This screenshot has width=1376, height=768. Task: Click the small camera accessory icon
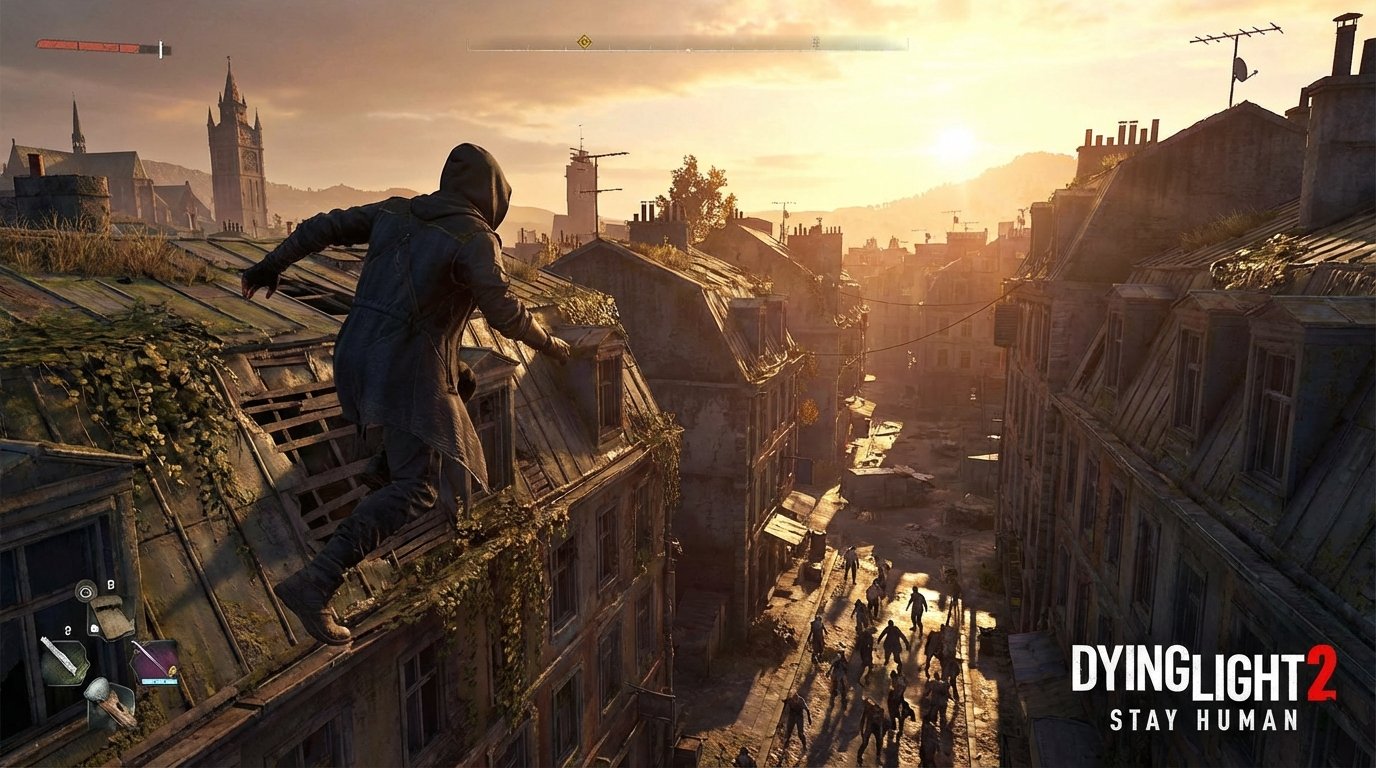[x=94, y=627]
